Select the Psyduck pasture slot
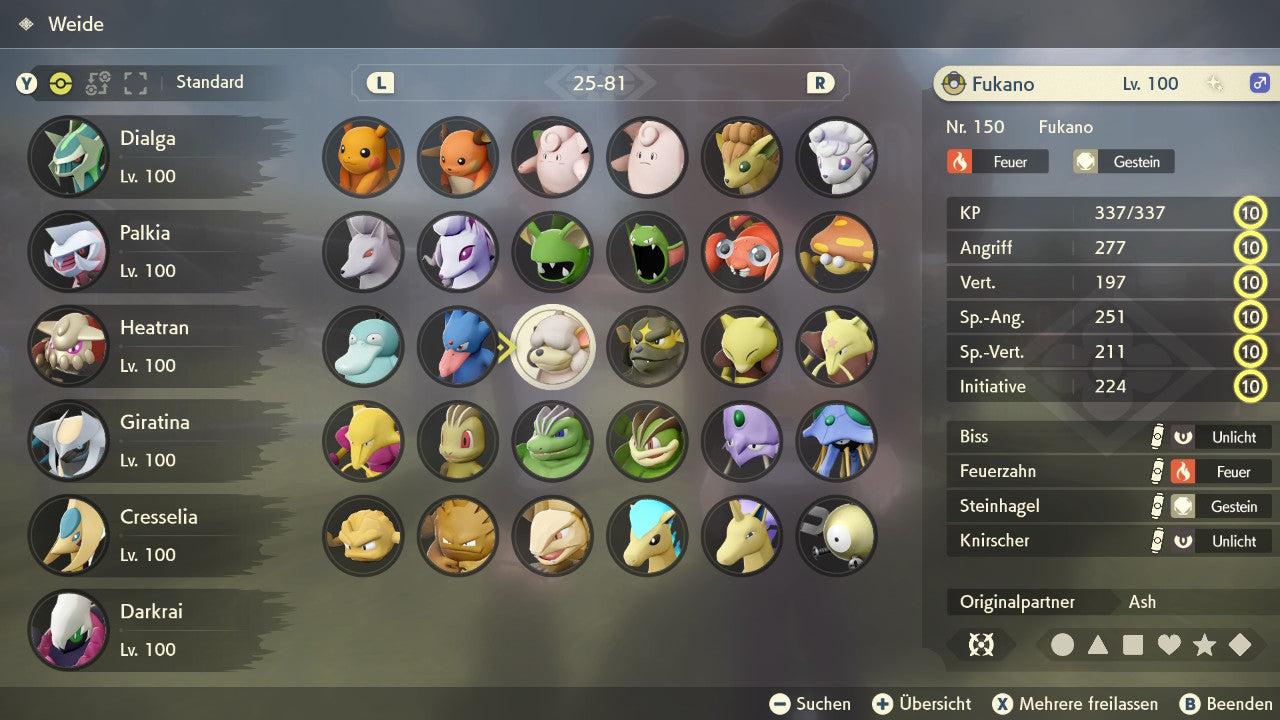1280x720 pixels. point(363,346)
